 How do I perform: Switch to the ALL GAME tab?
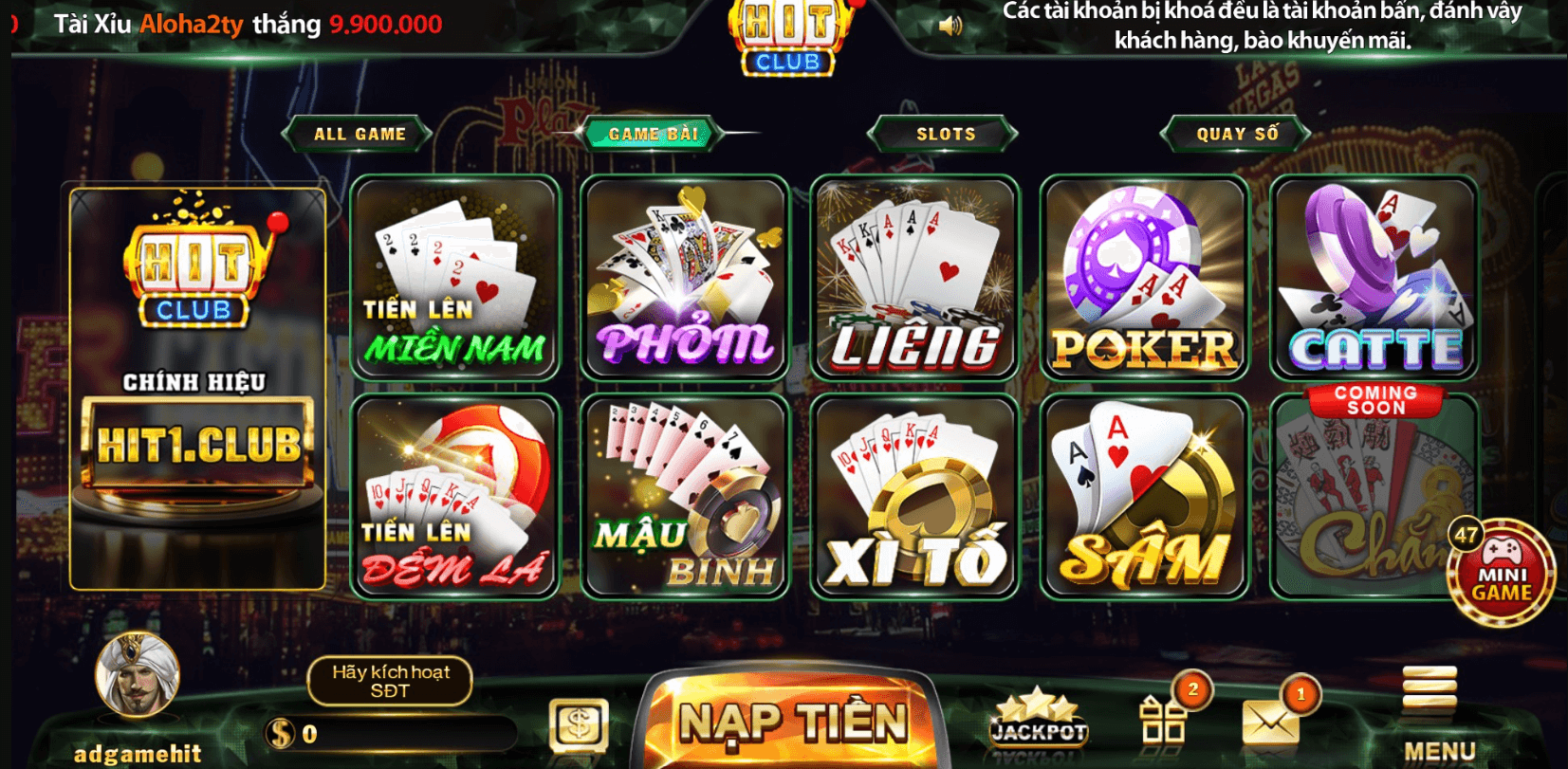pos(359,134)
